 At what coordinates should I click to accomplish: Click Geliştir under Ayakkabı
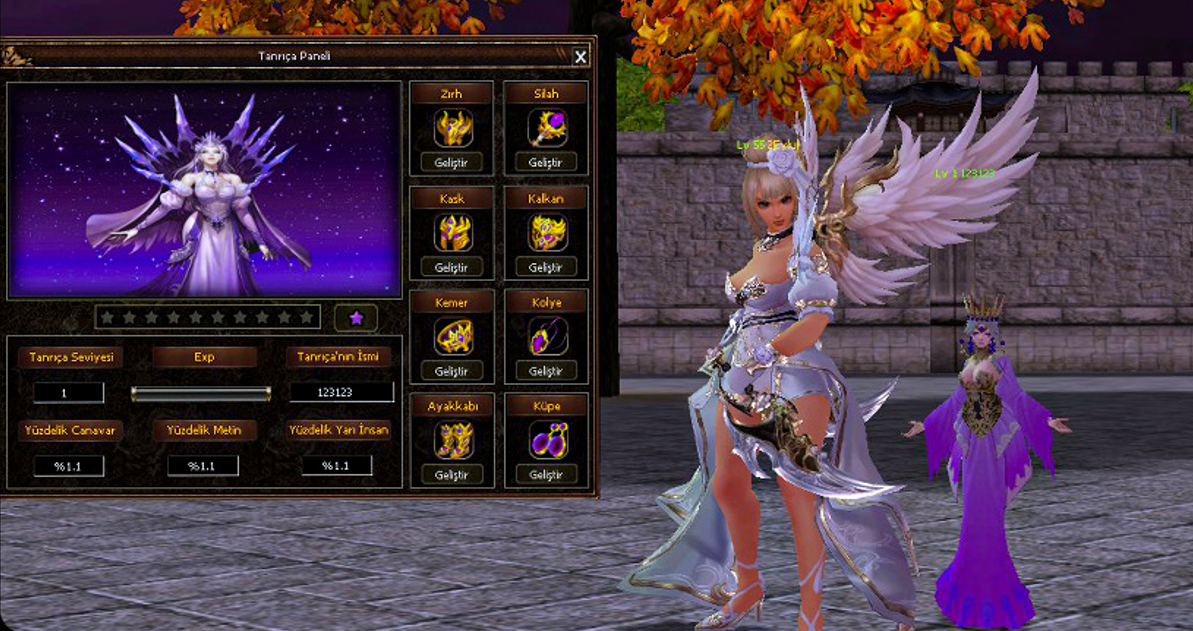tap(451, 475)
